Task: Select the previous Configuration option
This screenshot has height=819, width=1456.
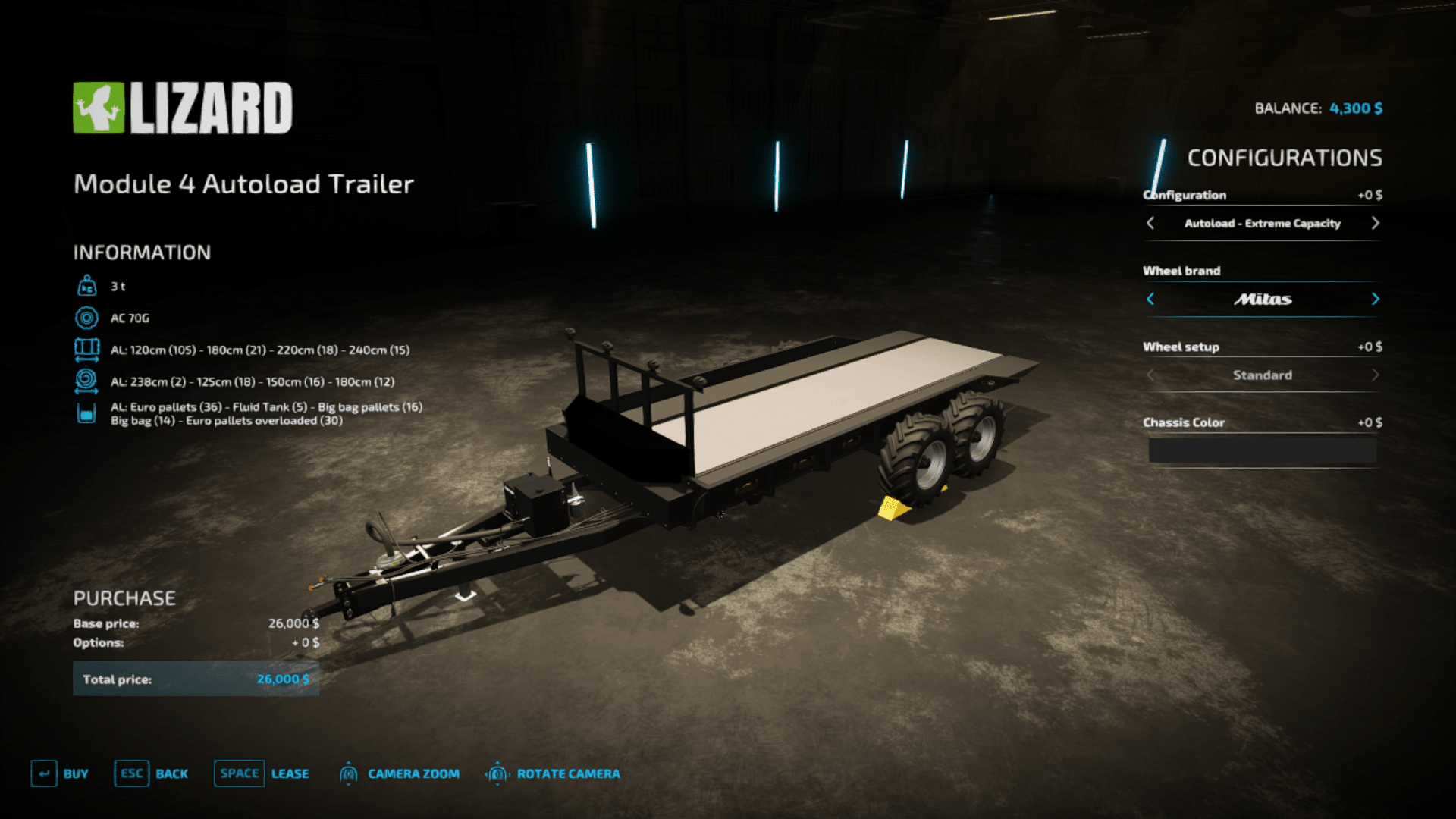Action: pyautogui.click(x=1150, y=224)
